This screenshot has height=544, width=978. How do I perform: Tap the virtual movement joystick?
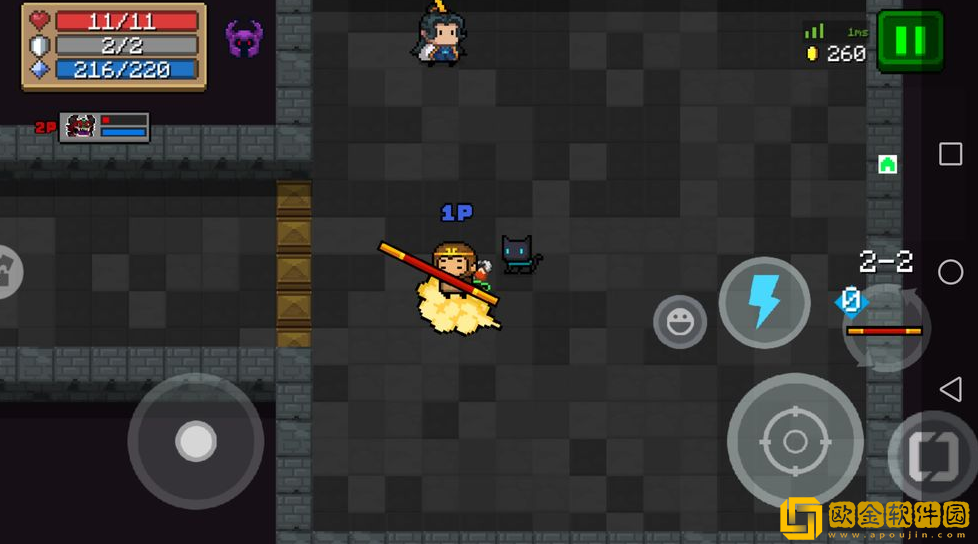click(x=196, y=440)
